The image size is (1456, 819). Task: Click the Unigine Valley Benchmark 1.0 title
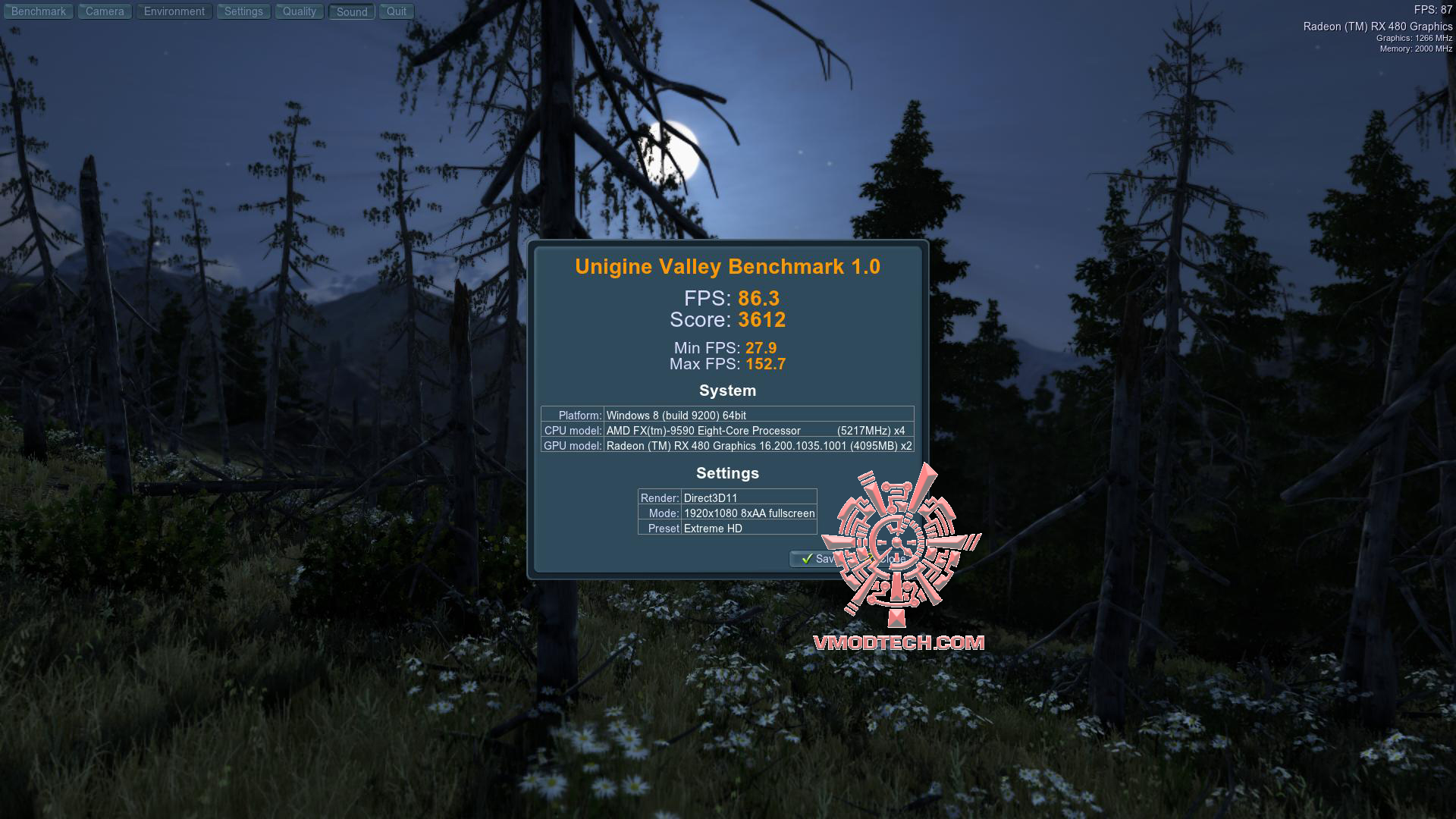point(727,266)
